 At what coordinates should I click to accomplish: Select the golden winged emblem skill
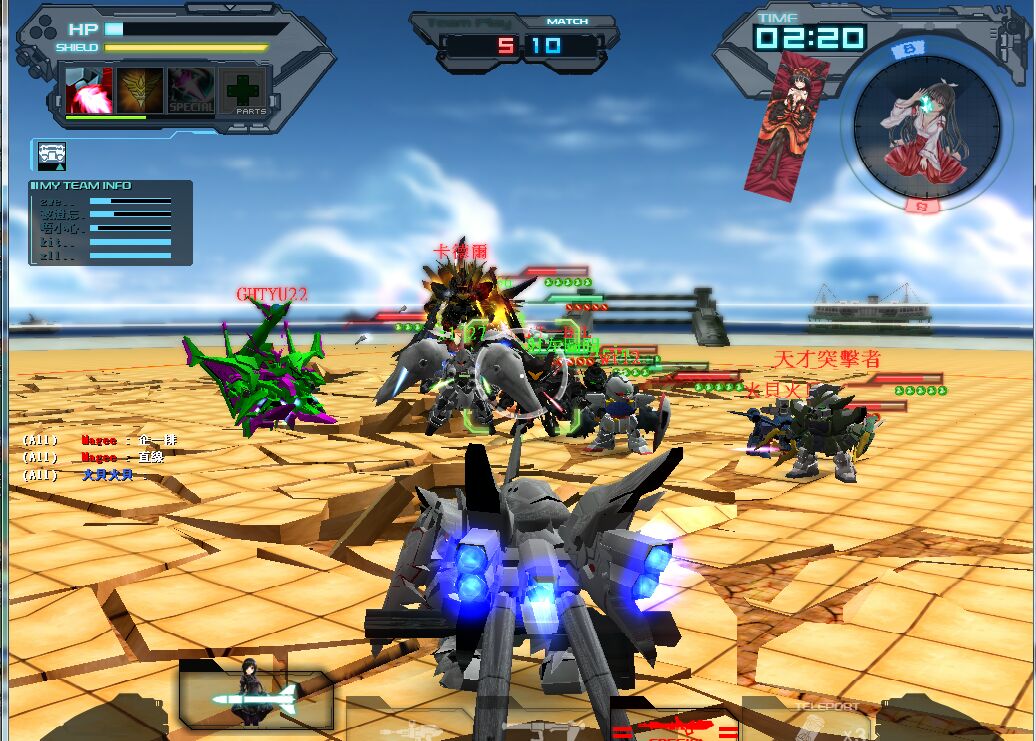(140, 90)
